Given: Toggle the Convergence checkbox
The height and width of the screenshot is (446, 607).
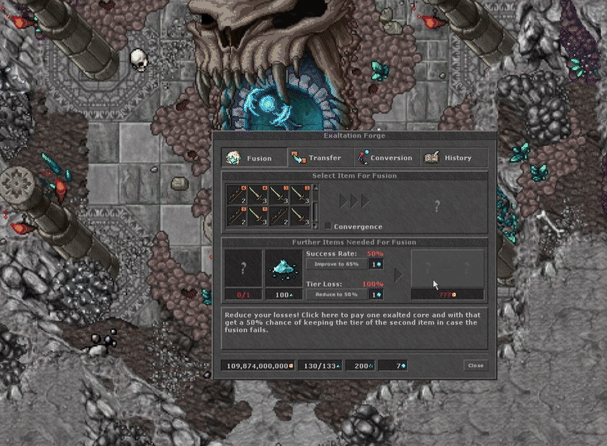Looking at the screenshot, I should coord(328,227).
